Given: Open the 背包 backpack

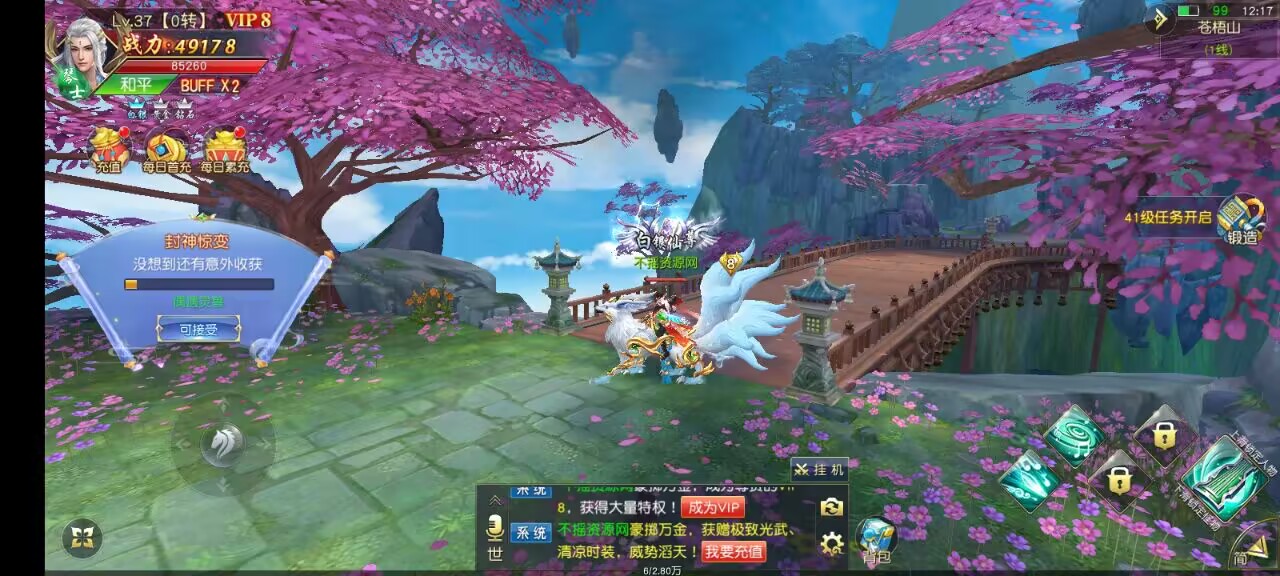Looking at the screenshot, I should (x=876, y=541).
